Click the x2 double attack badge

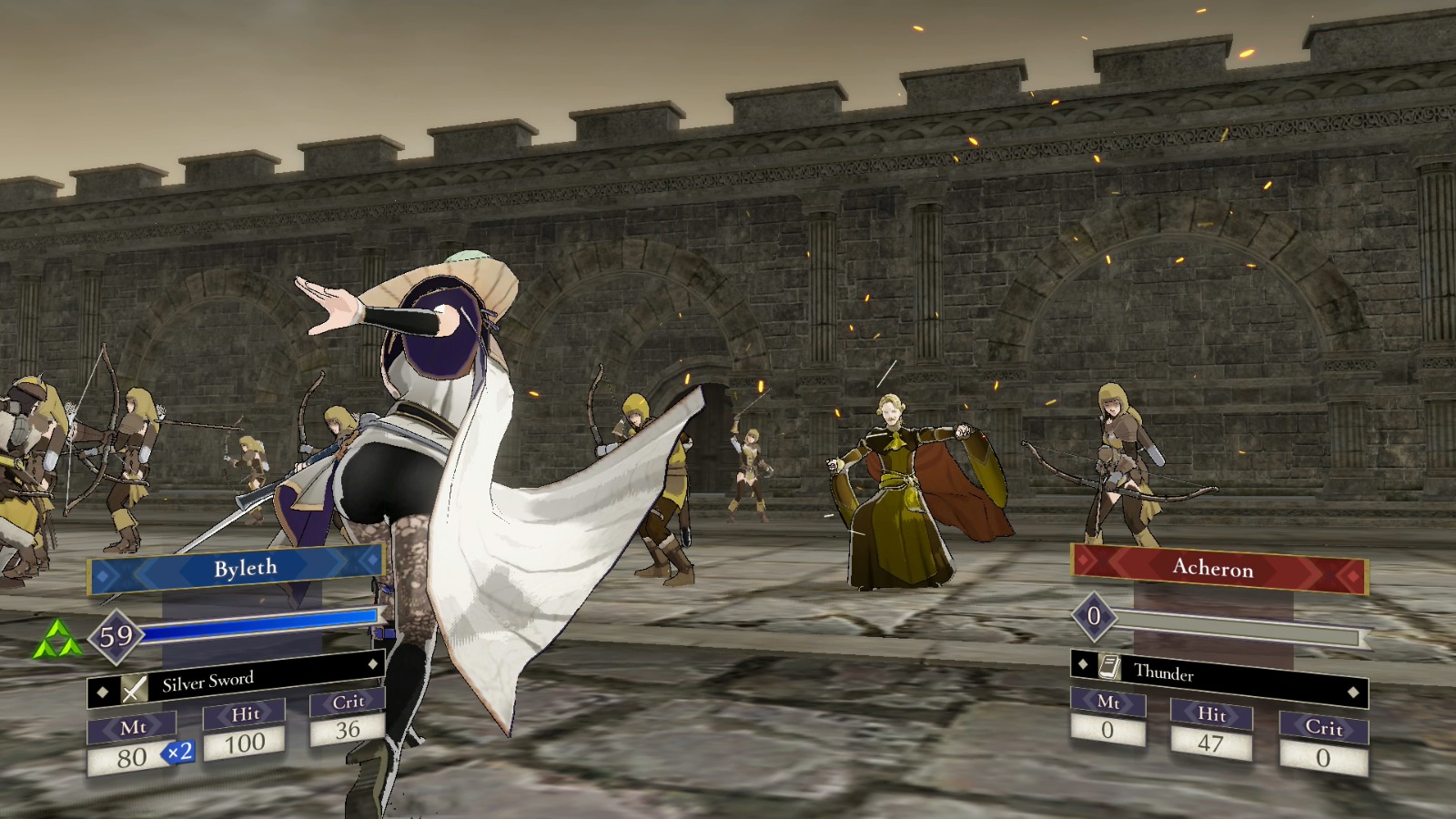(x=176, y=753)
